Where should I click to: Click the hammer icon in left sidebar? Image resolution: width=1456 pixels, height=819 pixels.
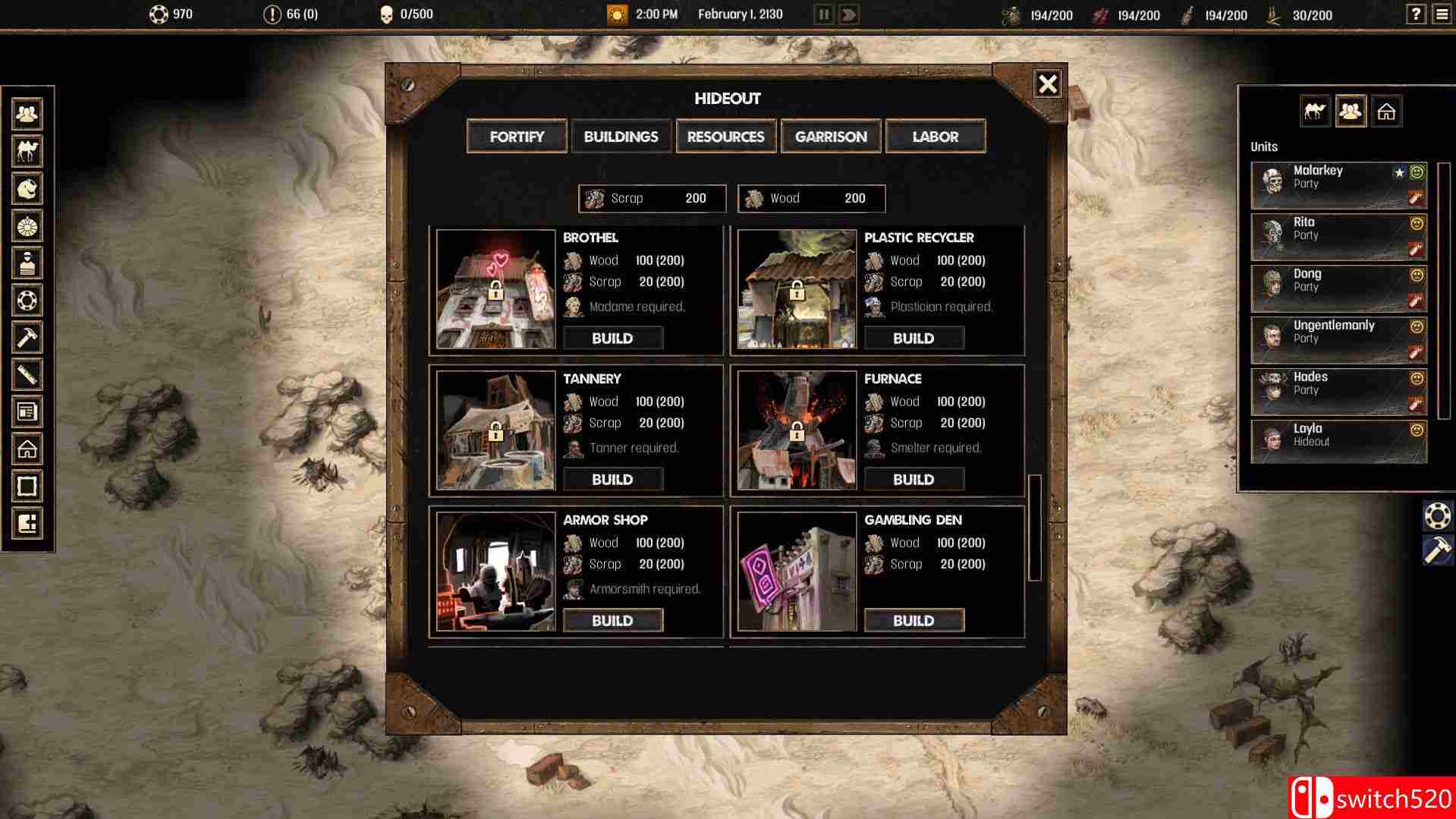(27, 337)
